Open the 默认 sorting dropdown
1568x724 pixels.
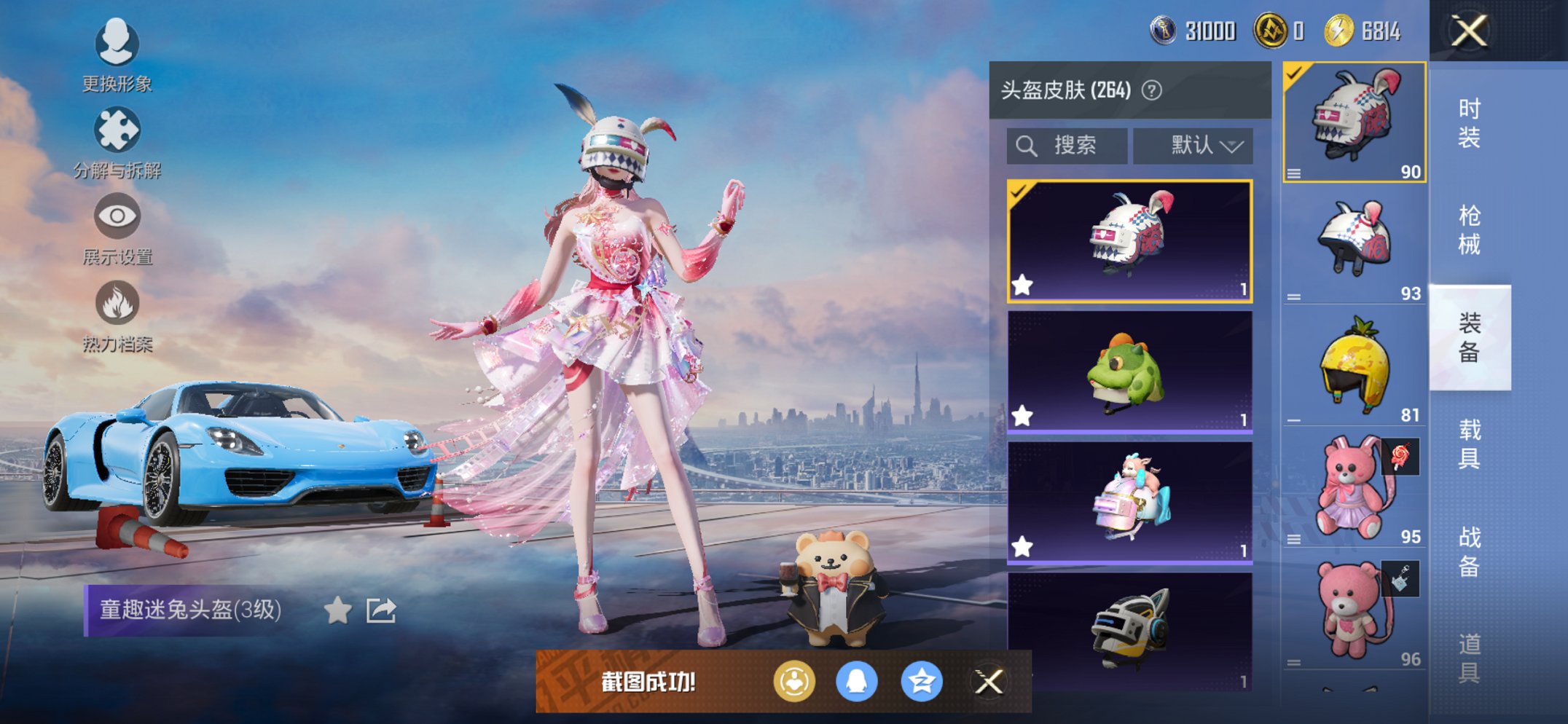(1193, 145)
